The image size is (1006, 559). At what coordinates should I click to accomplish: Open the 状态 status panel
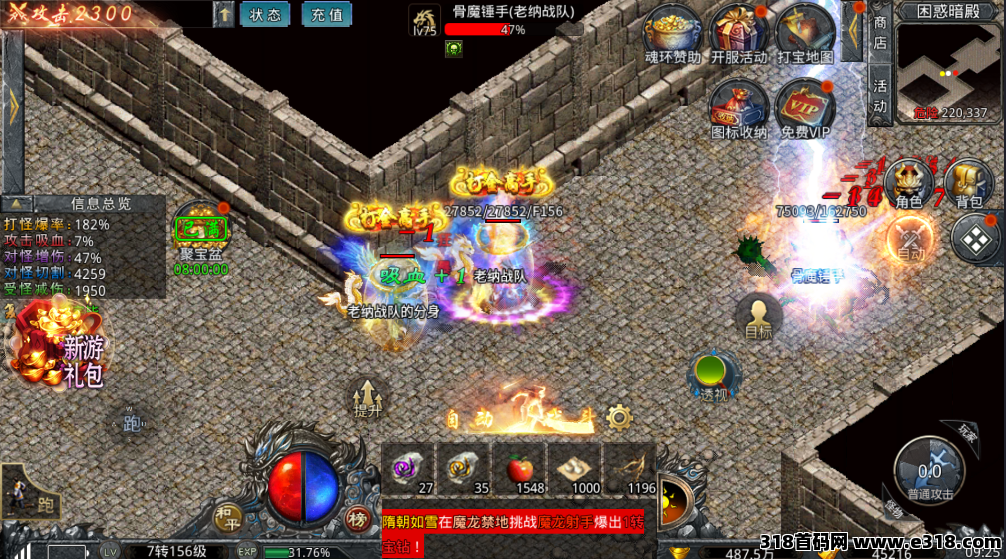click(x=265, y=15)
